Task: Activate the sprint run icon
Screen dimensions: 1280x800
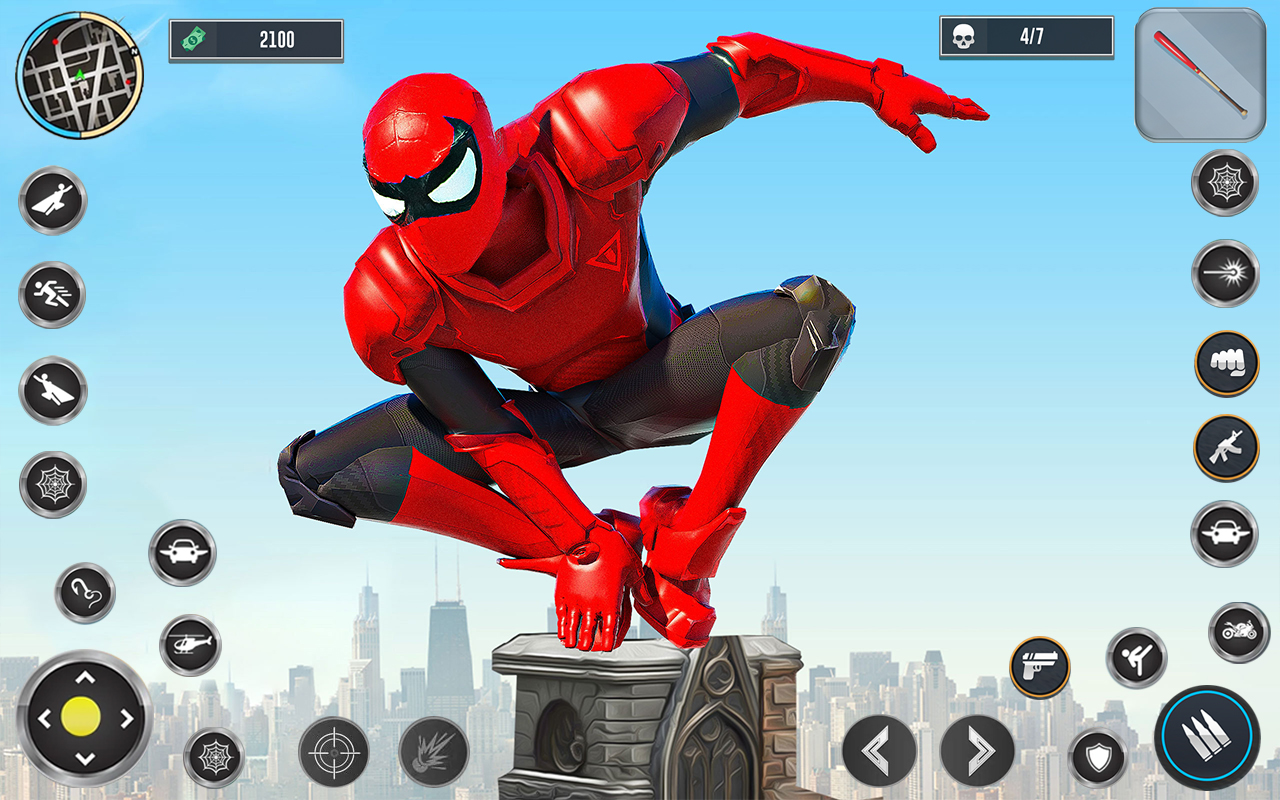Action: [52, 295]
